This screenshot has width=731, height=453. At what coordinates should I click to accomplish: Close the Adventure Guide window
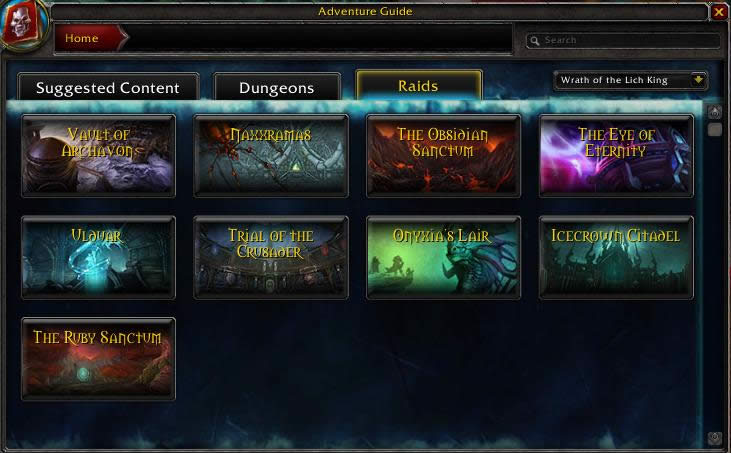[719, 12]
